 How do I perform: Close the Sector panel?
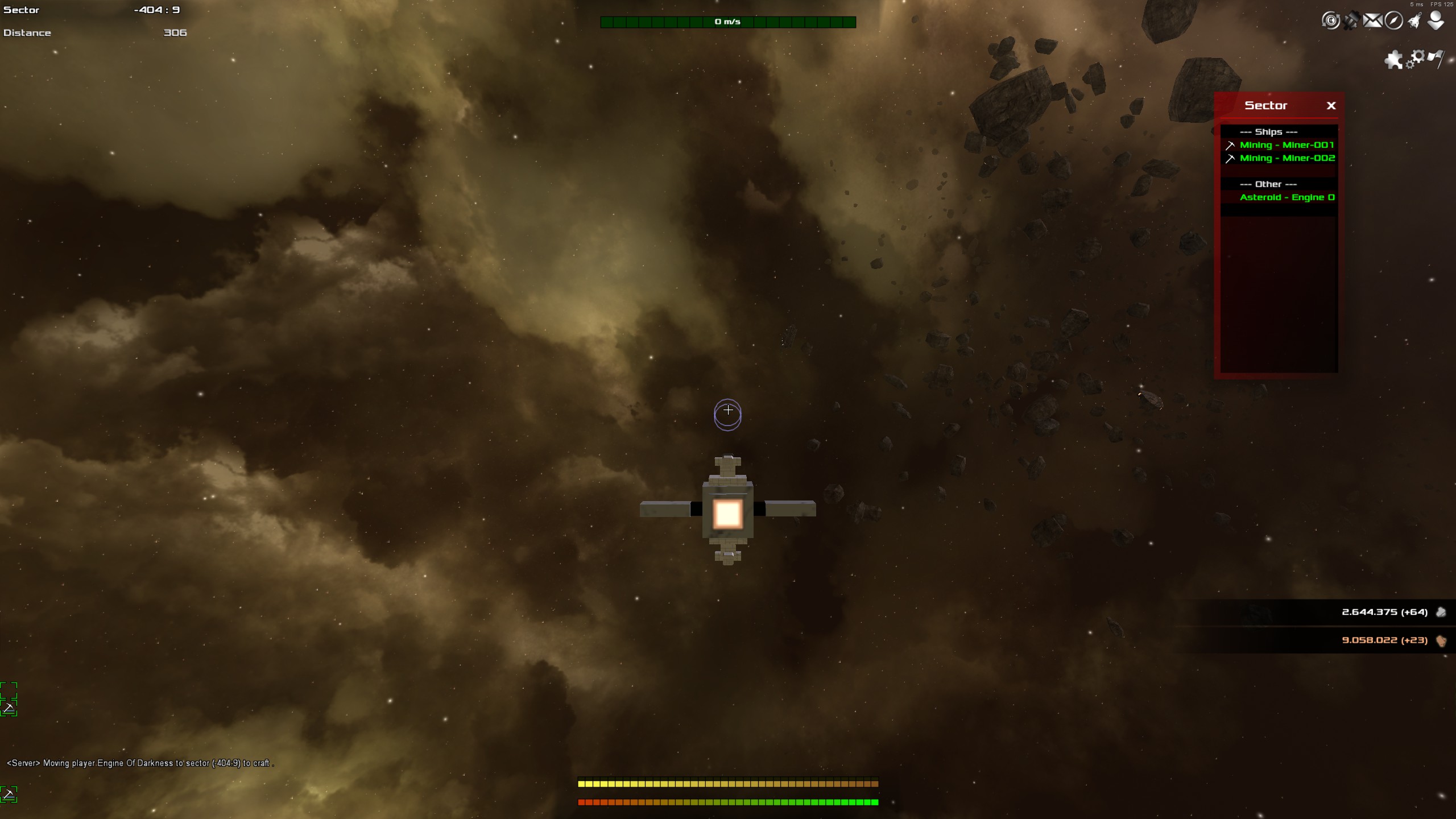point(1331,106)
